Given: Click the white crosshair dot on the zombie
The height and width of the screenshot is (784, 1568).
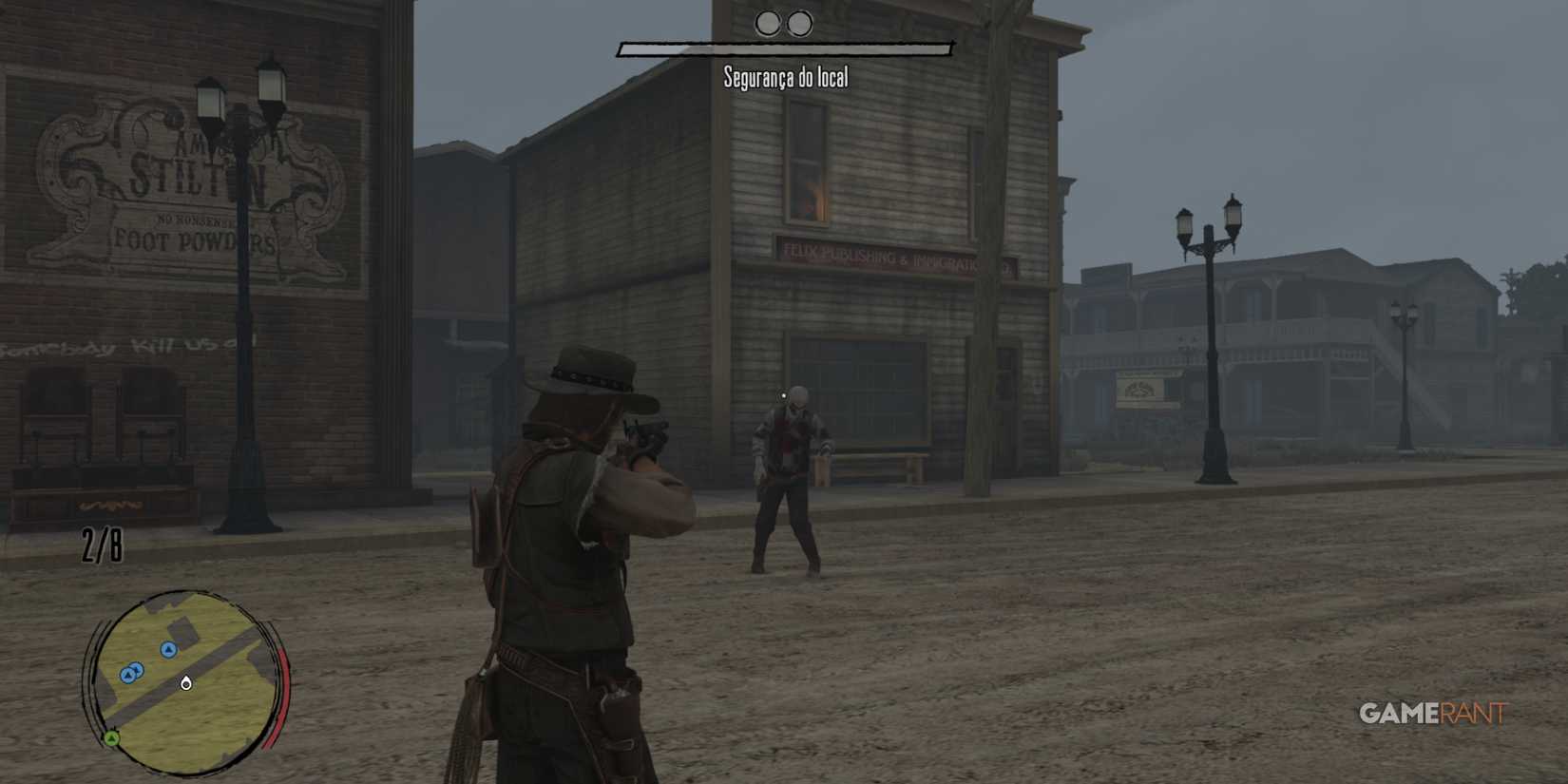Looking at the screenshot, I should point(782,392).
